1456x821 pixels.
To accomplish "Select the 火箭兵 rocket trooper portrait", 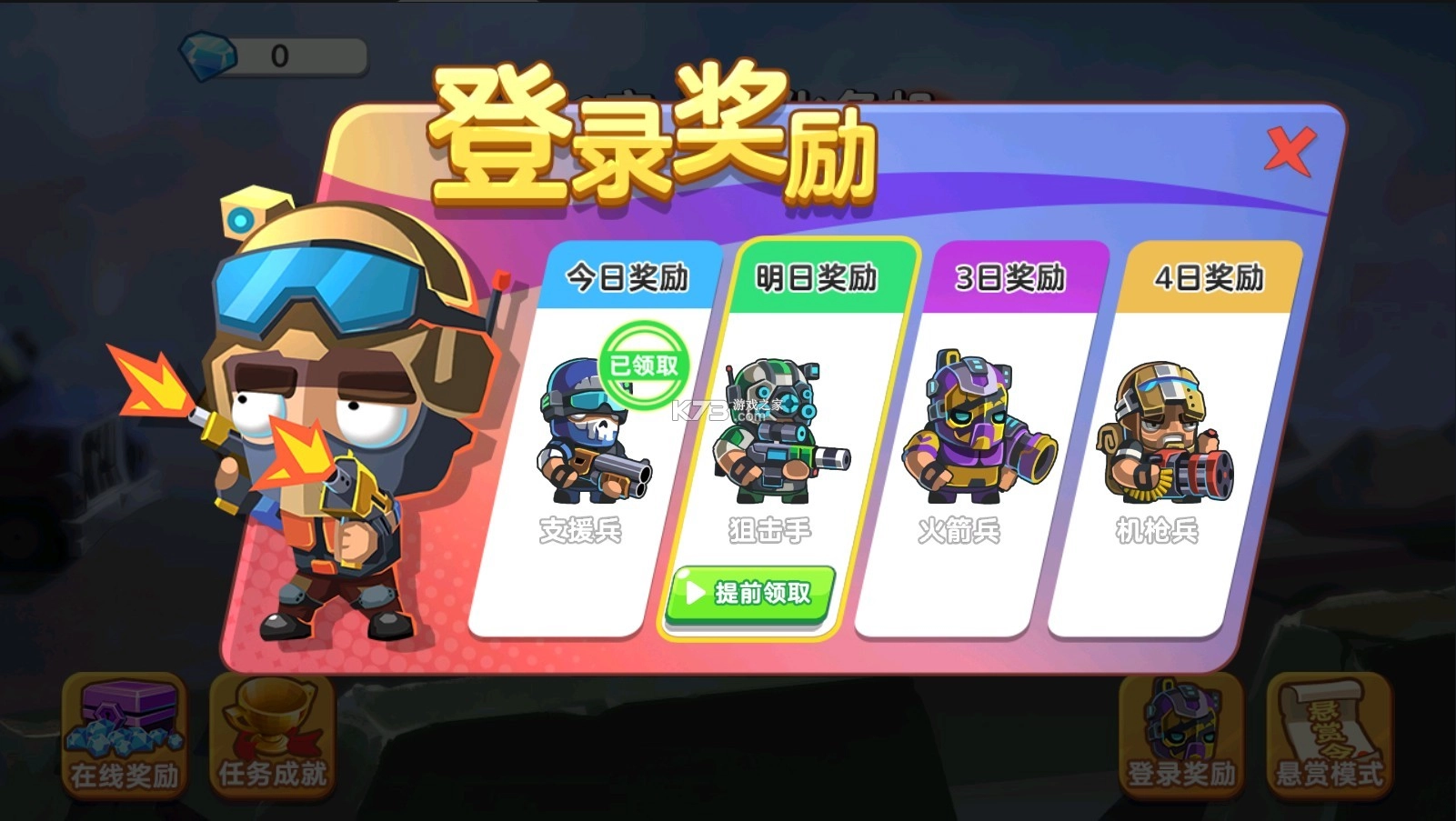I will pyautogui.click(x=978, y=427).
